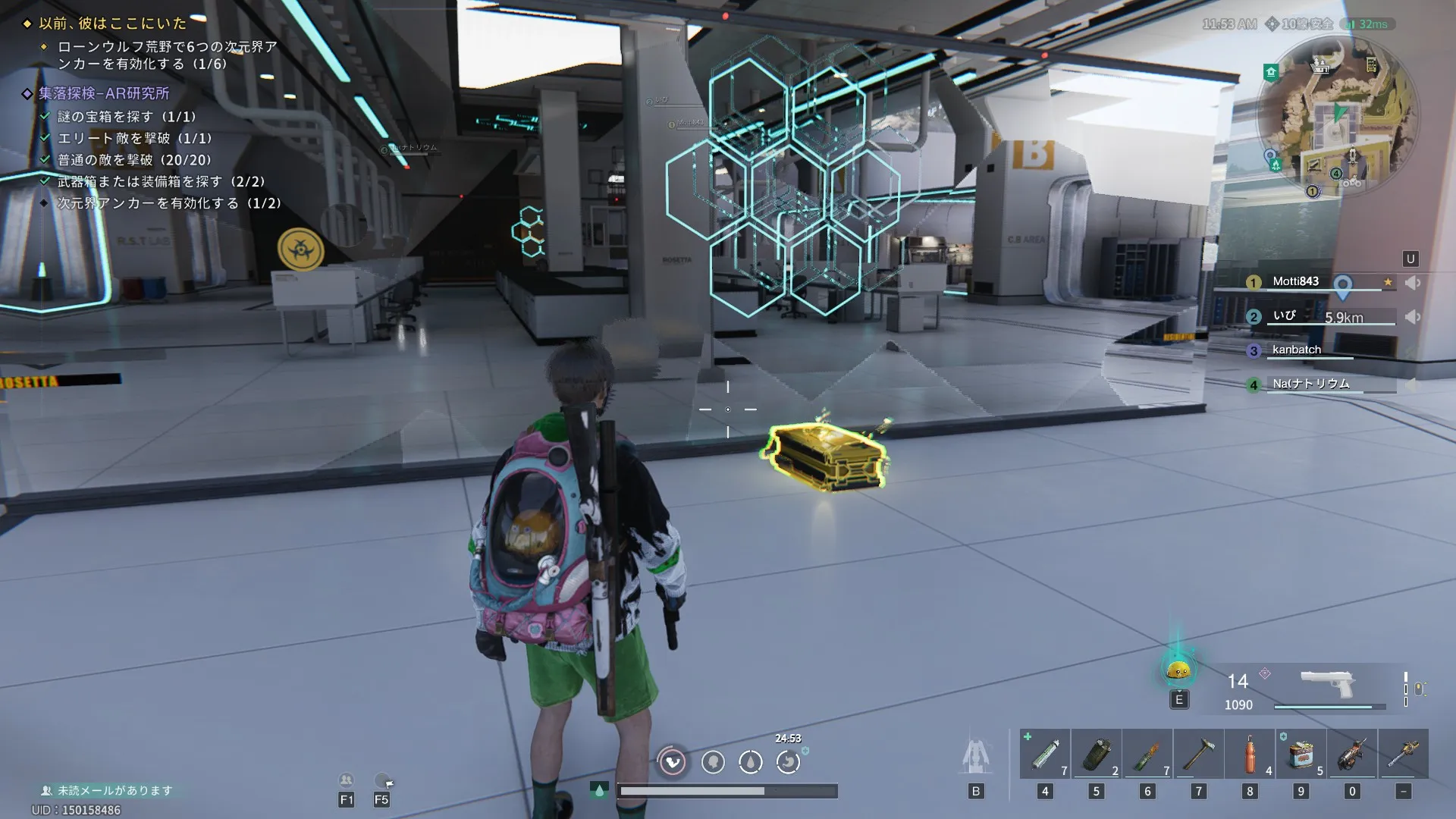Toggle voice speaker for teammate いび
The width and height of the screenshot is (1456, 819).
pos(1412,317)
